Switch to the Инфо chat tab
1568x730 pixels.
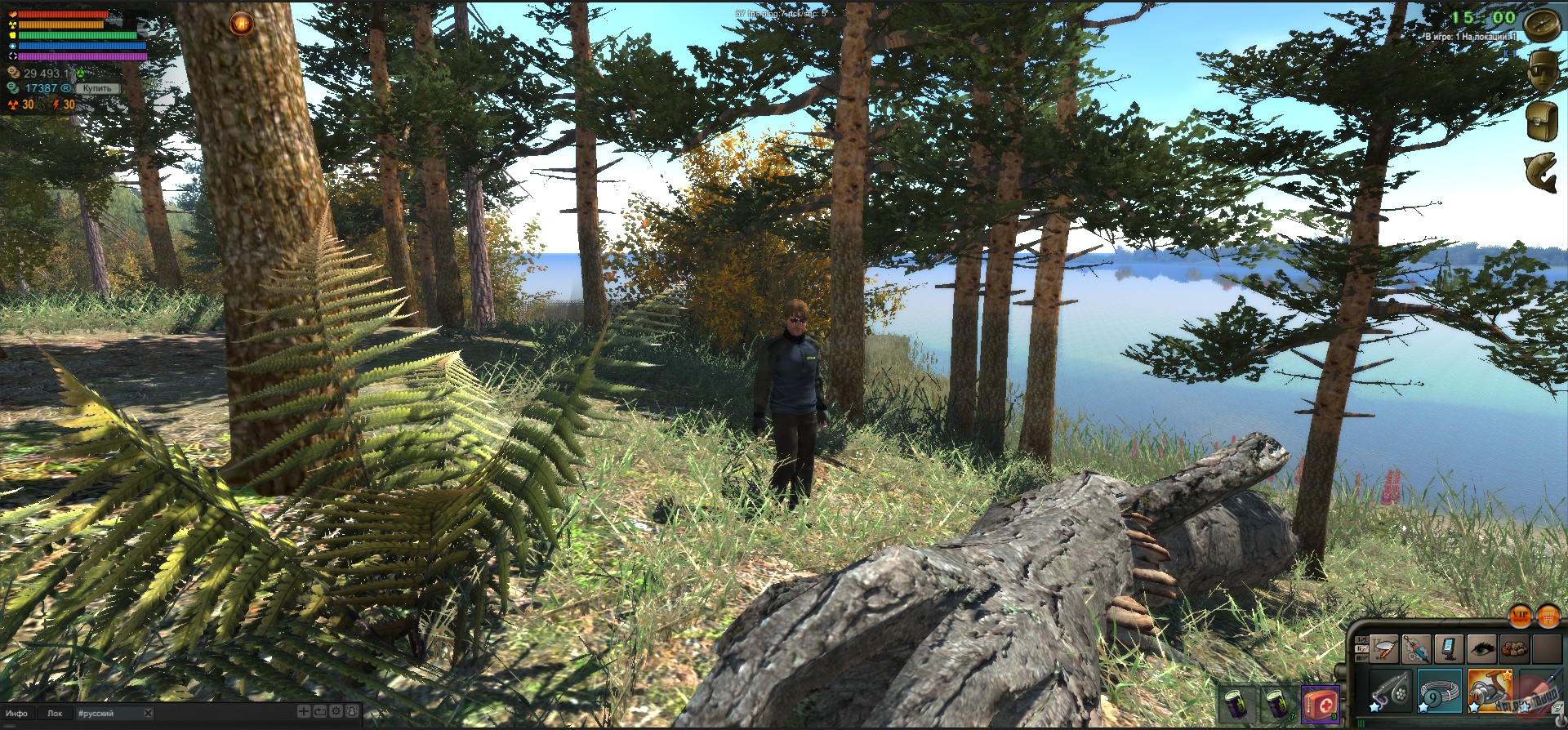(x=17, y=713)
